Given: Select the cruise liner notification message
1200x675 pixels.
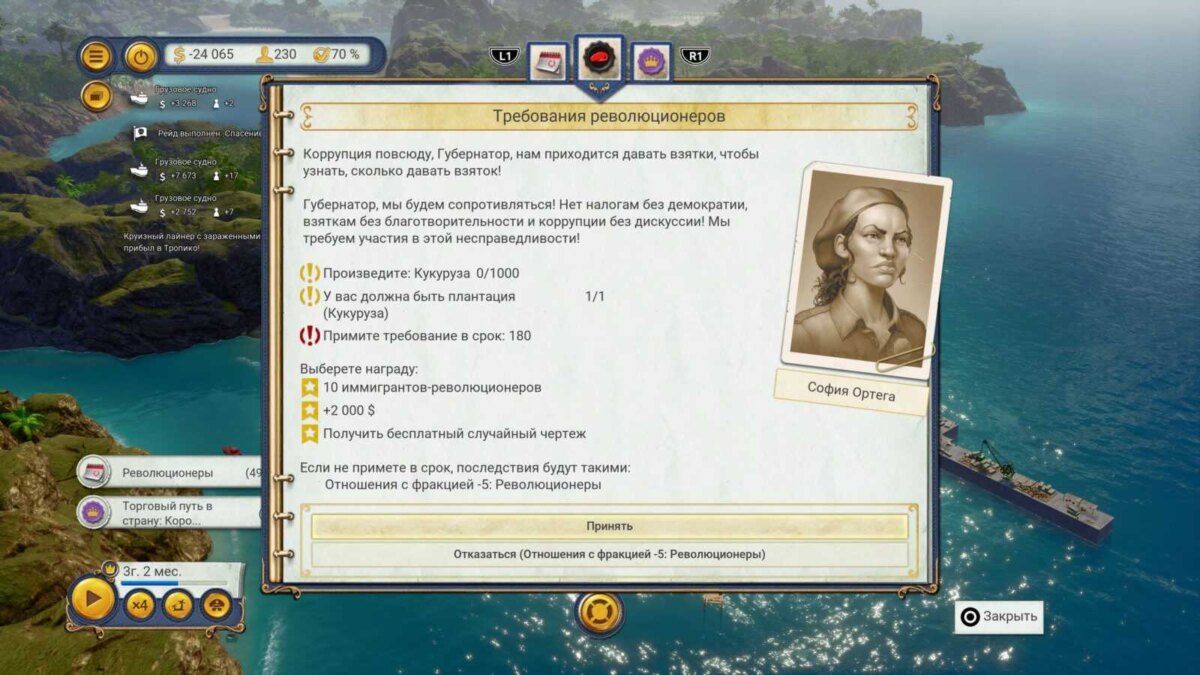Looking at the screenshot, I should (190, 242).
